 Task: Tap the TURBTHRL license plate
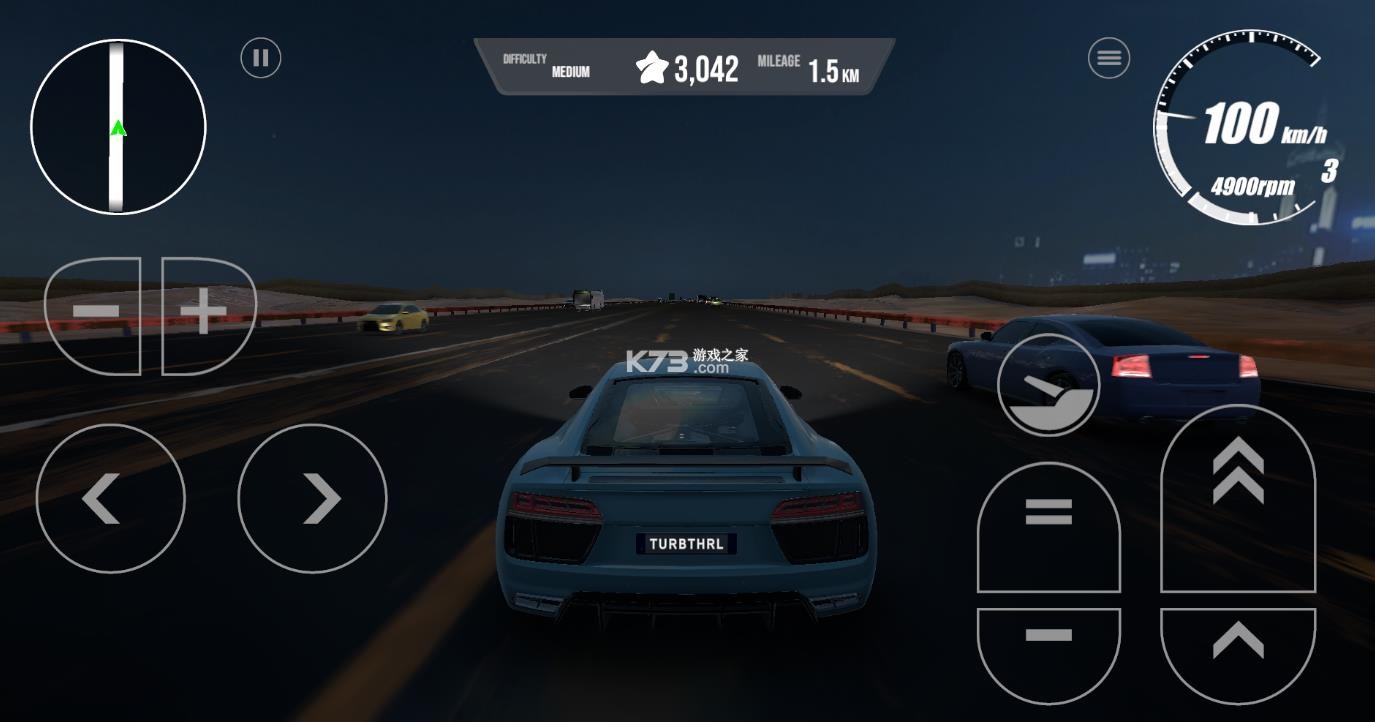coord(686,543)
